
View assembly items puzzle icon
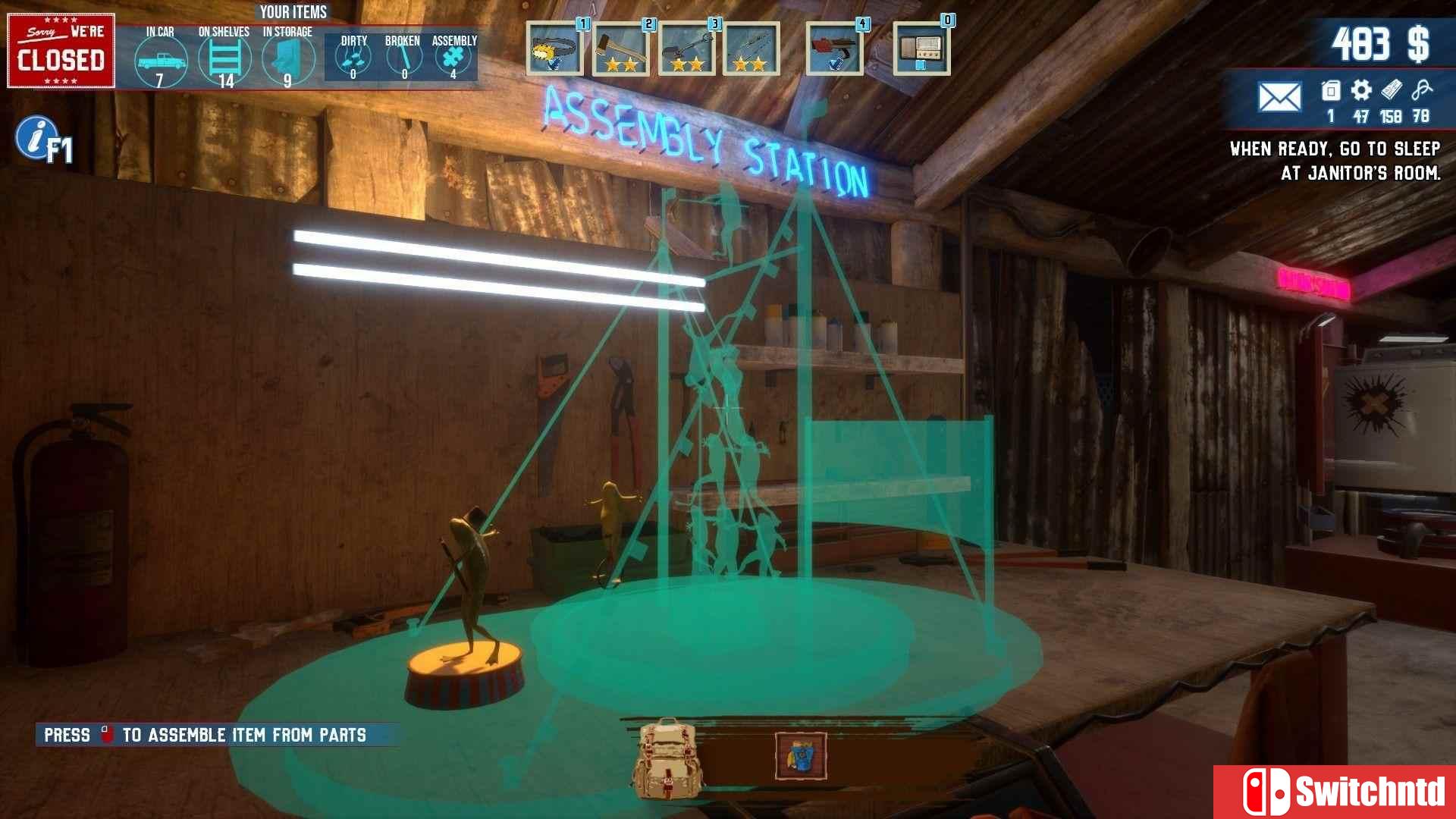(x=453, y=58)
